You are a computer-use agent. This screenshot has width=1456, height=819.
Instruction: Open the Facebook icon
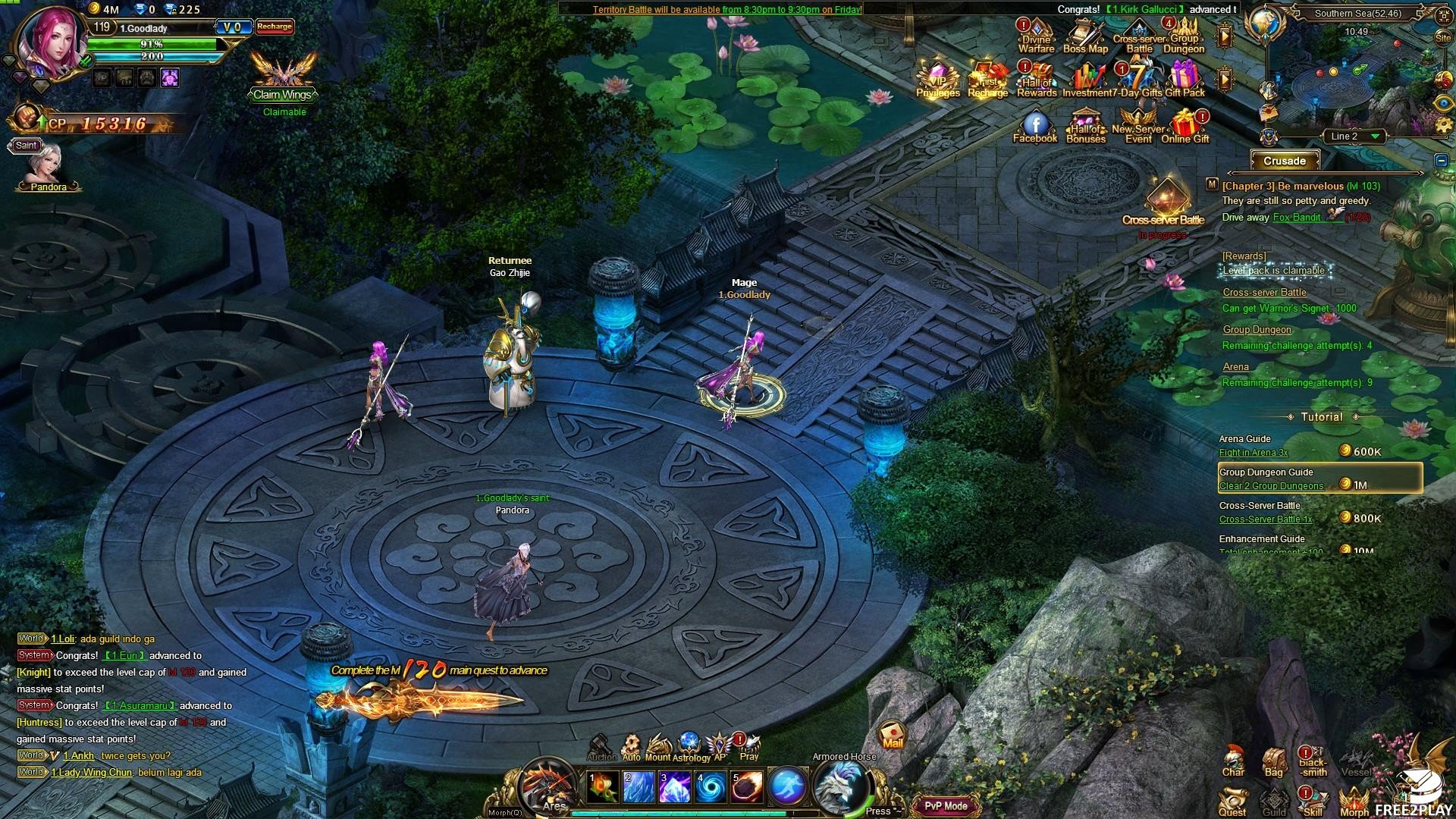(1035, 125)
